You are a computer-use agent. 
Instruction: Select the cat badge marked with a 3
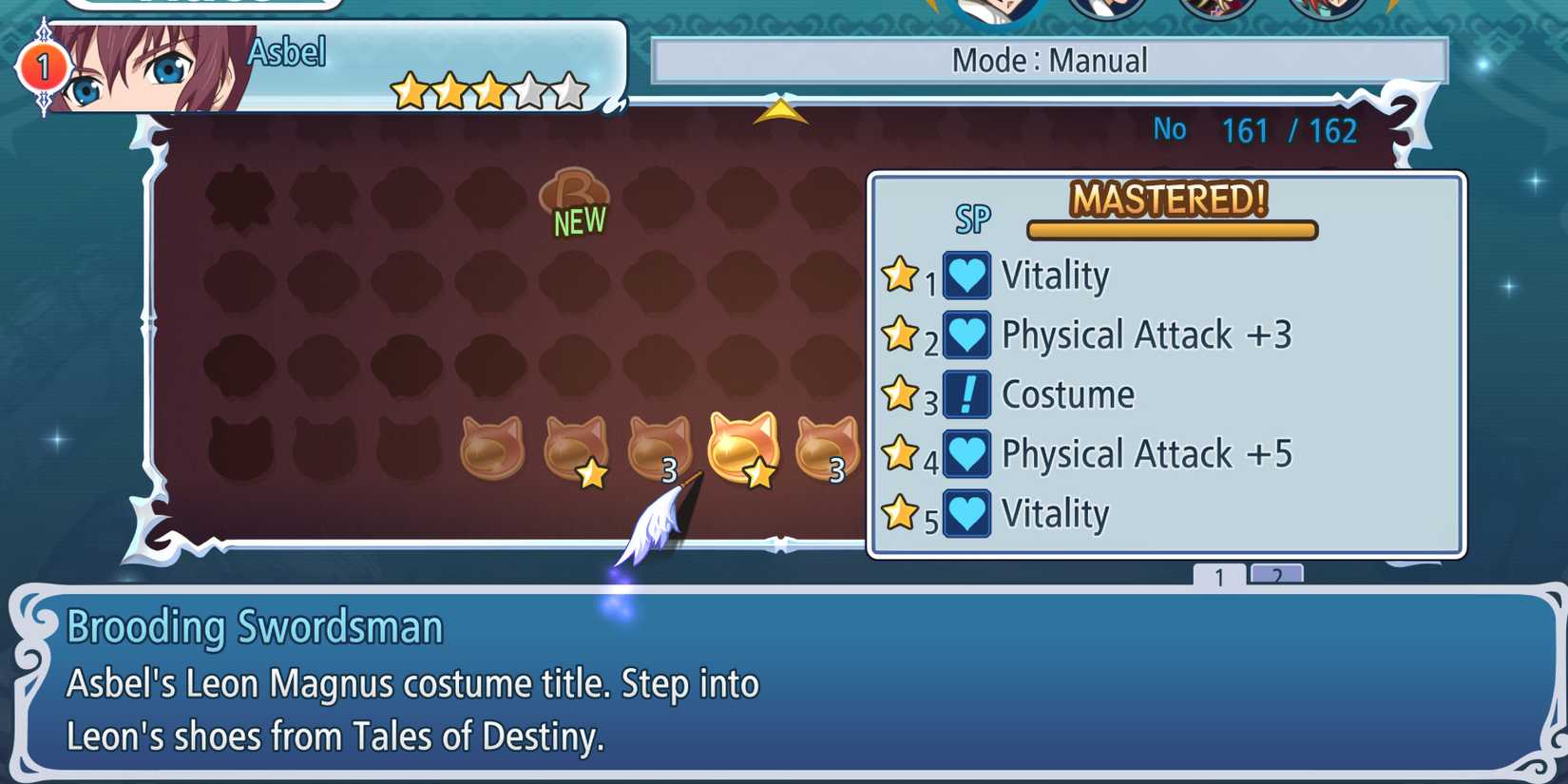[660, 447]
